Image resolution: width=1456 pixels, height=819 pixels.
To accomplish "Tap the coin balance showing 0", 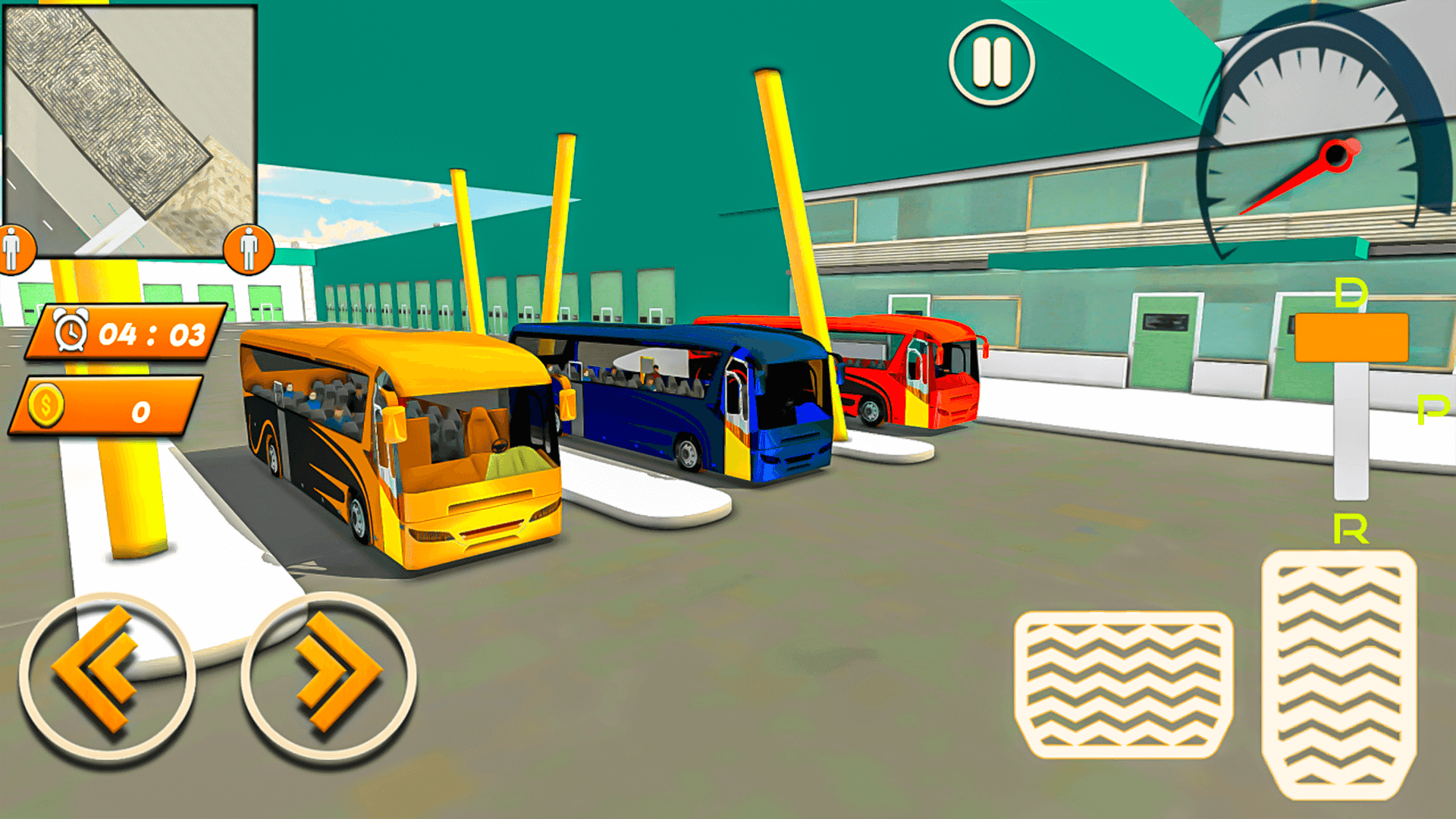I will 140,410.
